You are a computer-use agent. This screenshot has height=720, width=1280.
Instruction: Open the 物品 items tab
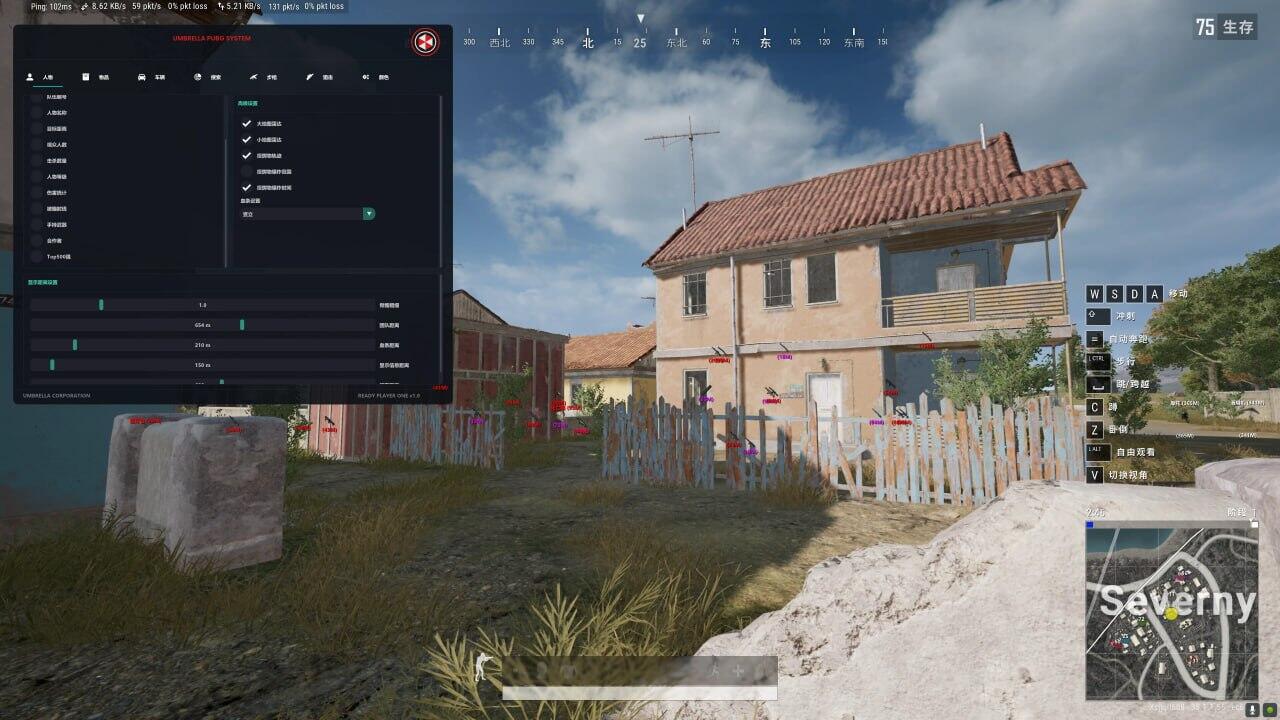(96, 77)
